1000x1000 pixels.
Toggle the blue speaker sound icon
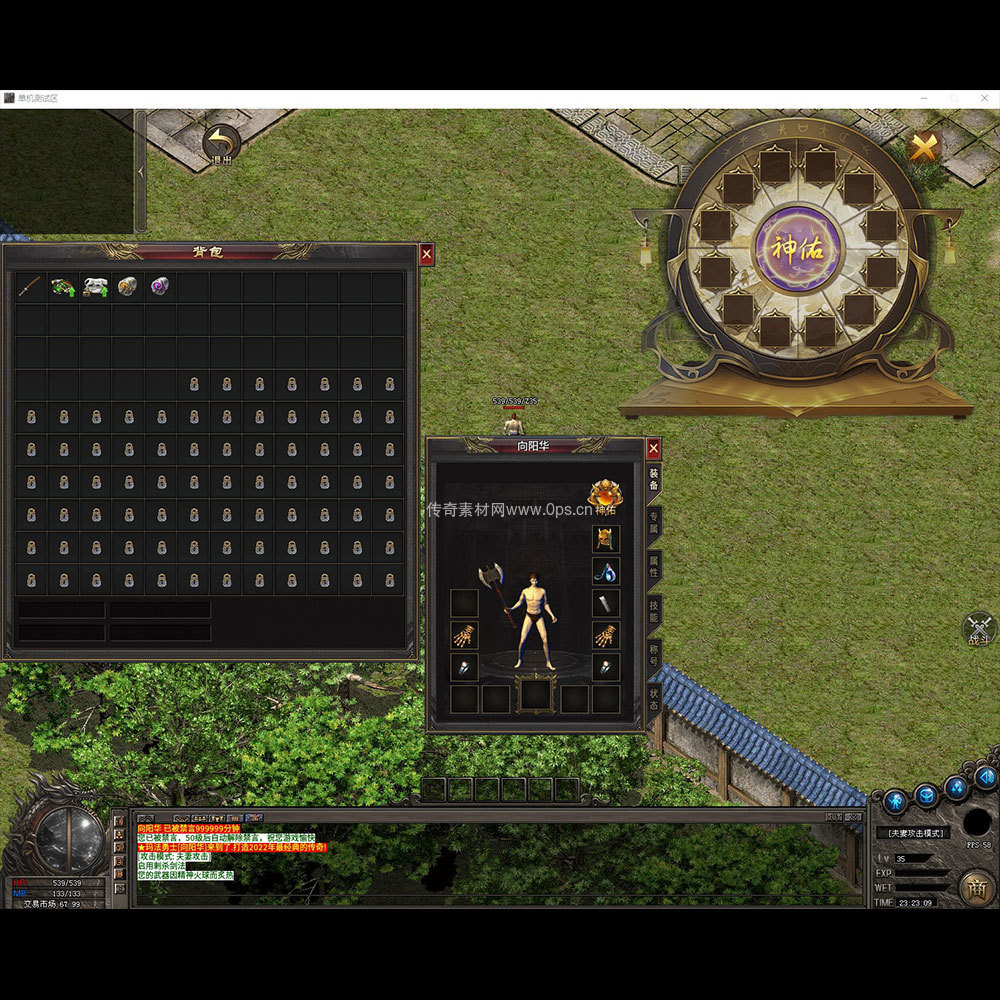(x=986, y=776)
